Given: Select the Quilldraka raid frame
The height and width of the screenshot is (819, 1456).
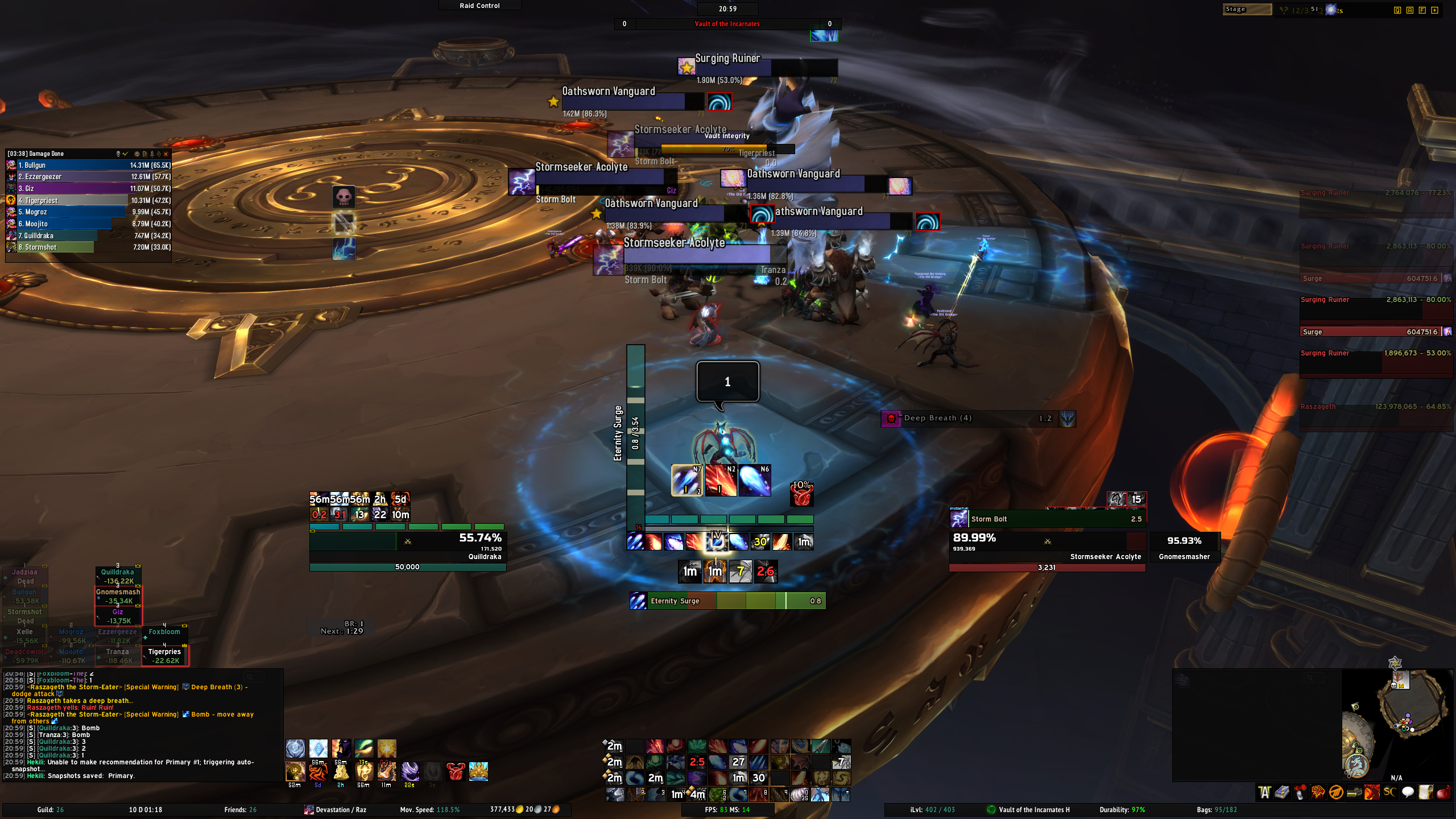Looking at the screenshot, I should (x=118, y=576).
